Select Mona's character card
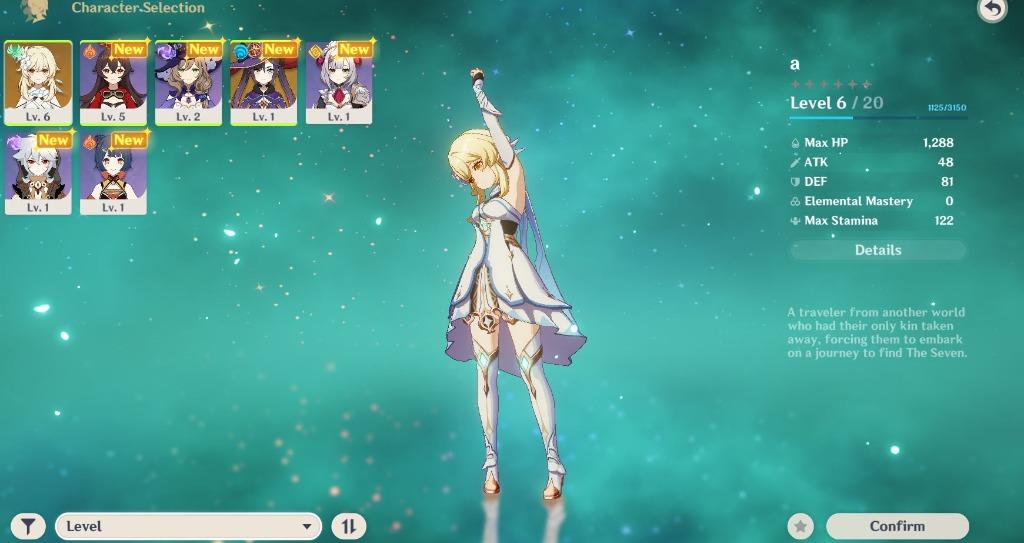The width and height of the screenshot is (1024, 543). pyautogui.click(x=263, y=82)
